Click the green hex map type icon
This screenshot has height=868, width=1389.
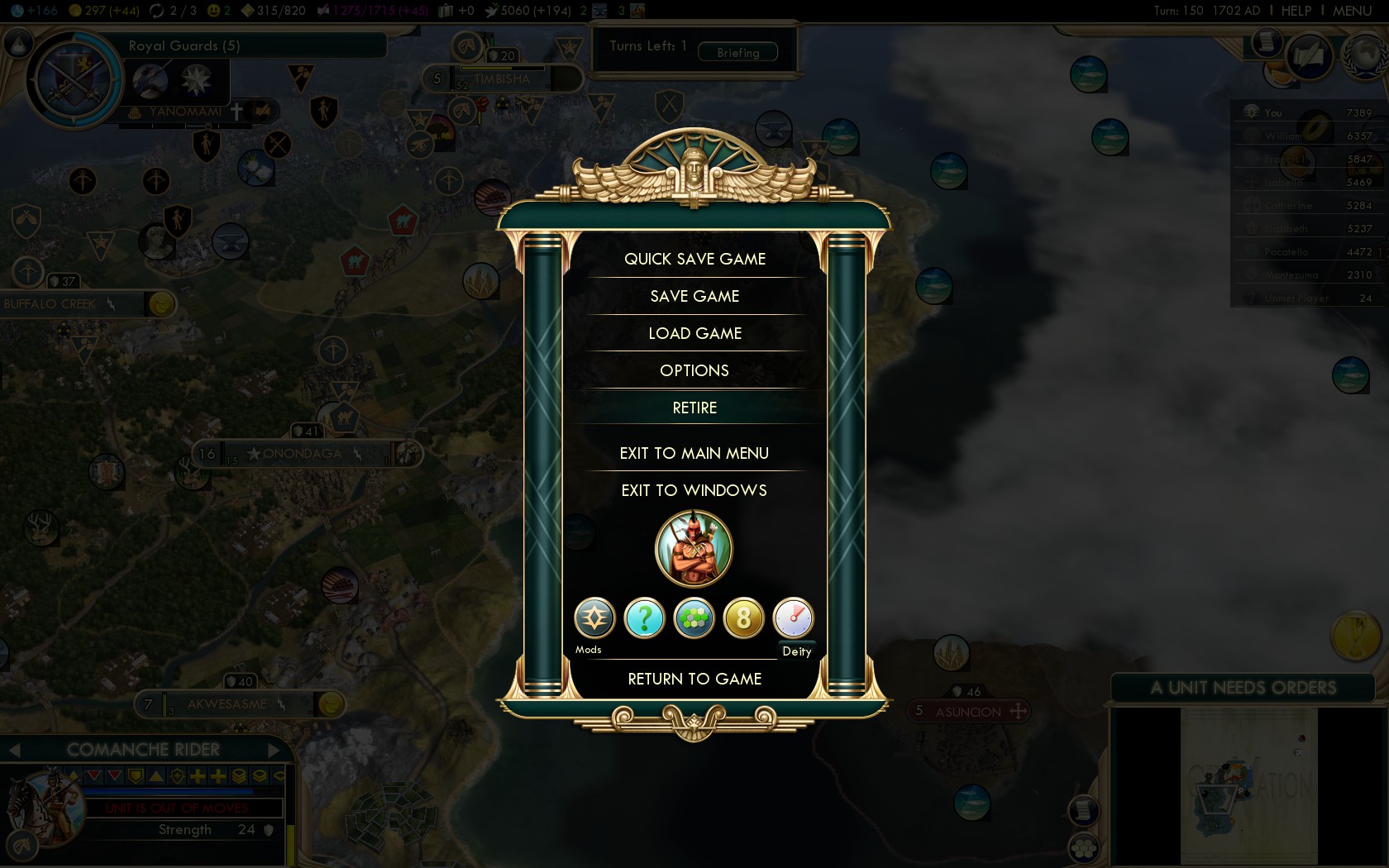693,618
